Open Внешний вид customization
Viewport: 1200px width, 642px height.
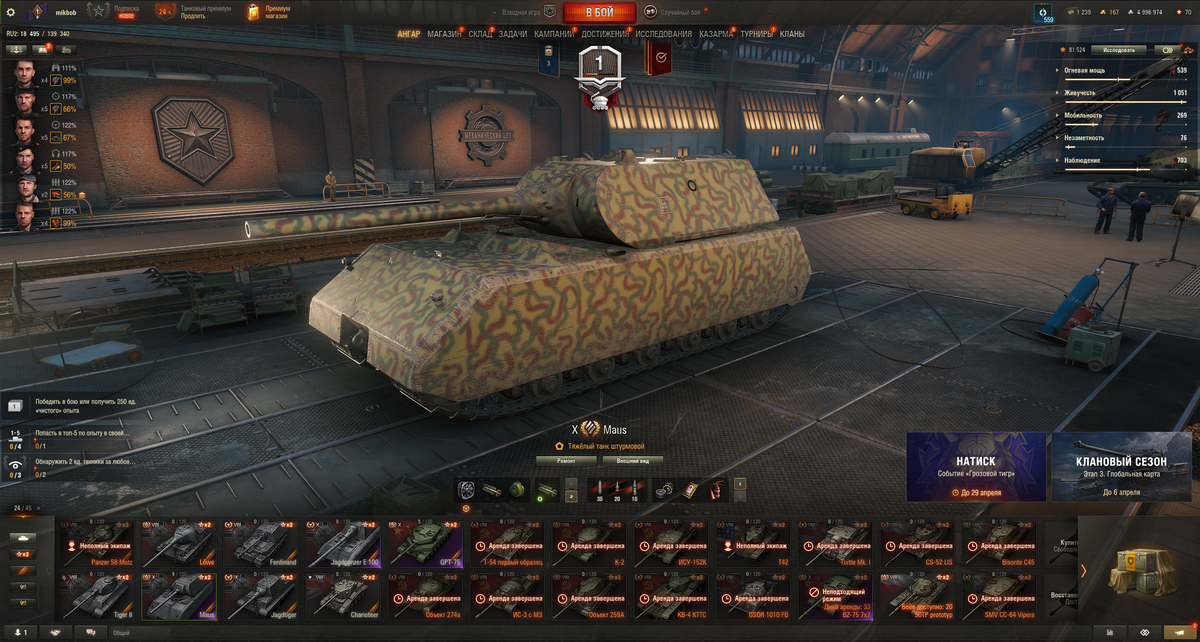[632, 461]
